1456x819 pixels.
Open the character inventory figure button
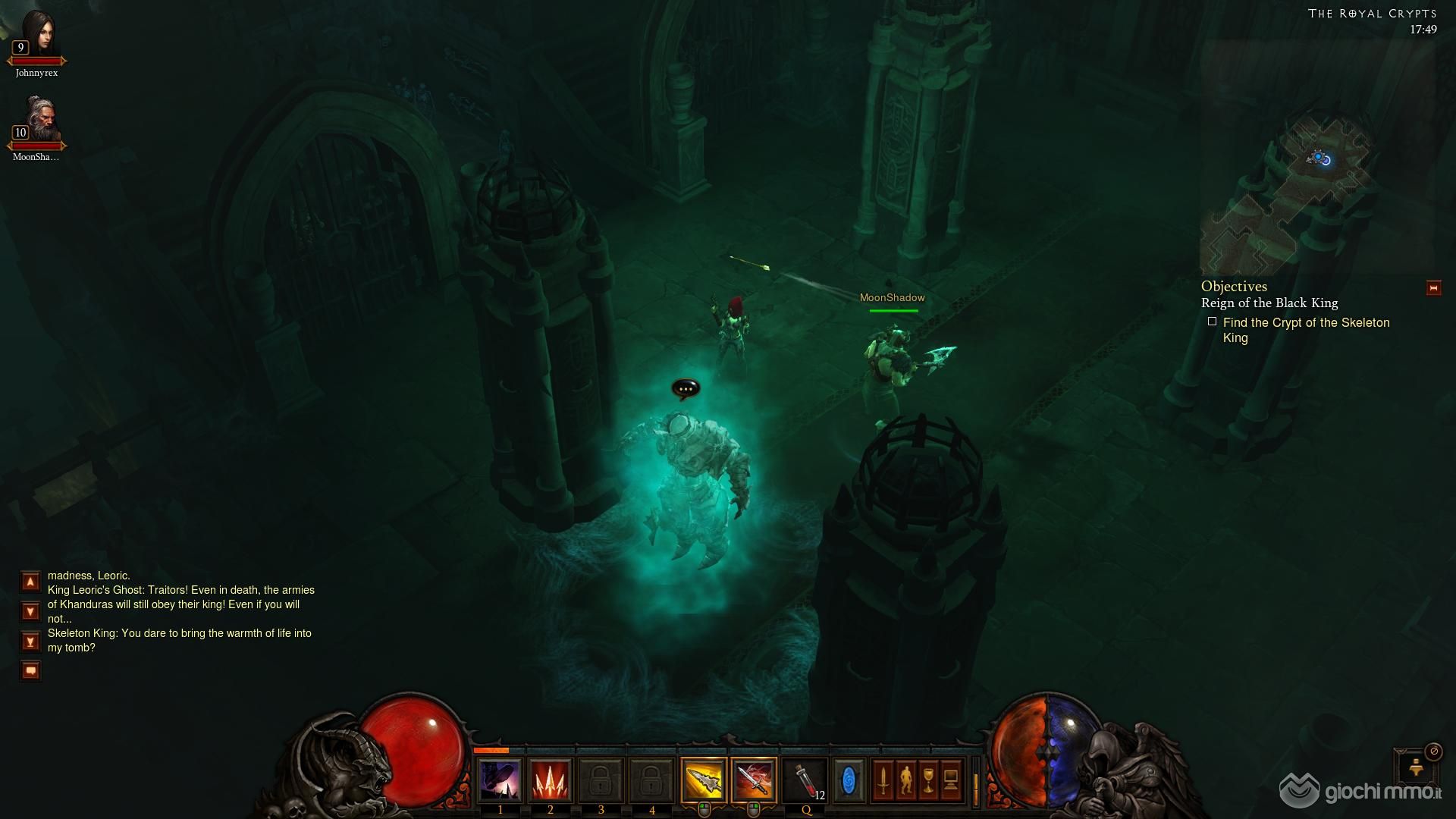905,780
